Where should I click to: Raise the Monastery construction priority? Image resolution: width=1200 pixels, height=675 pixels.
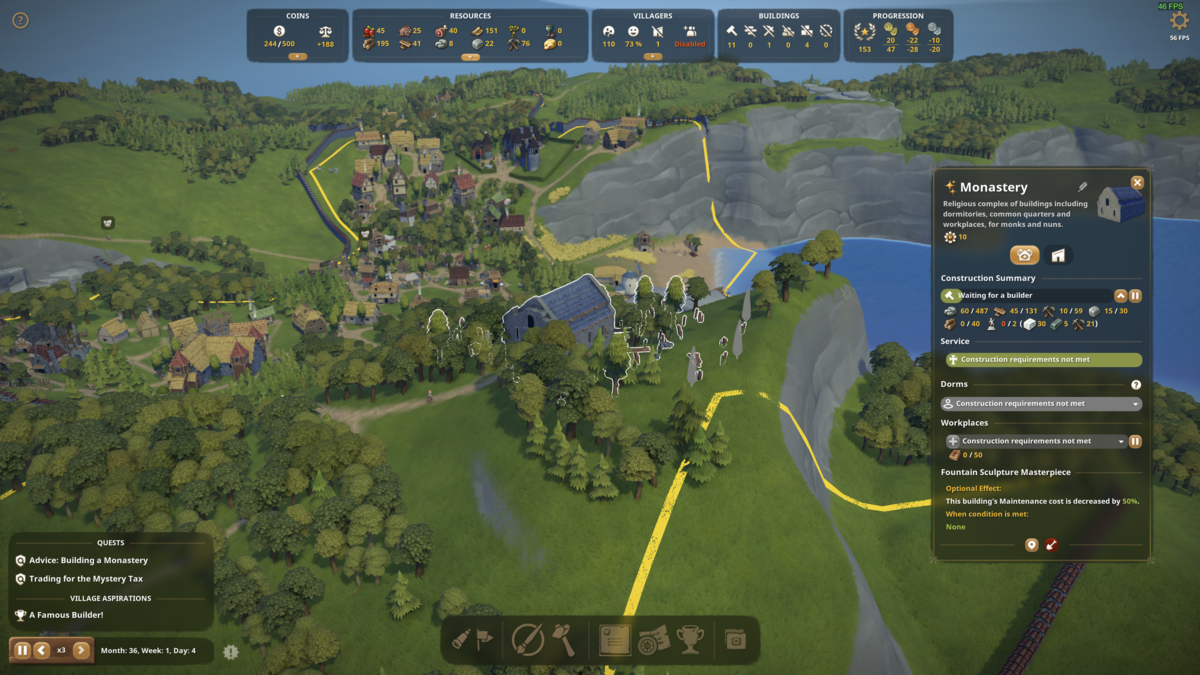point(1120,296)
